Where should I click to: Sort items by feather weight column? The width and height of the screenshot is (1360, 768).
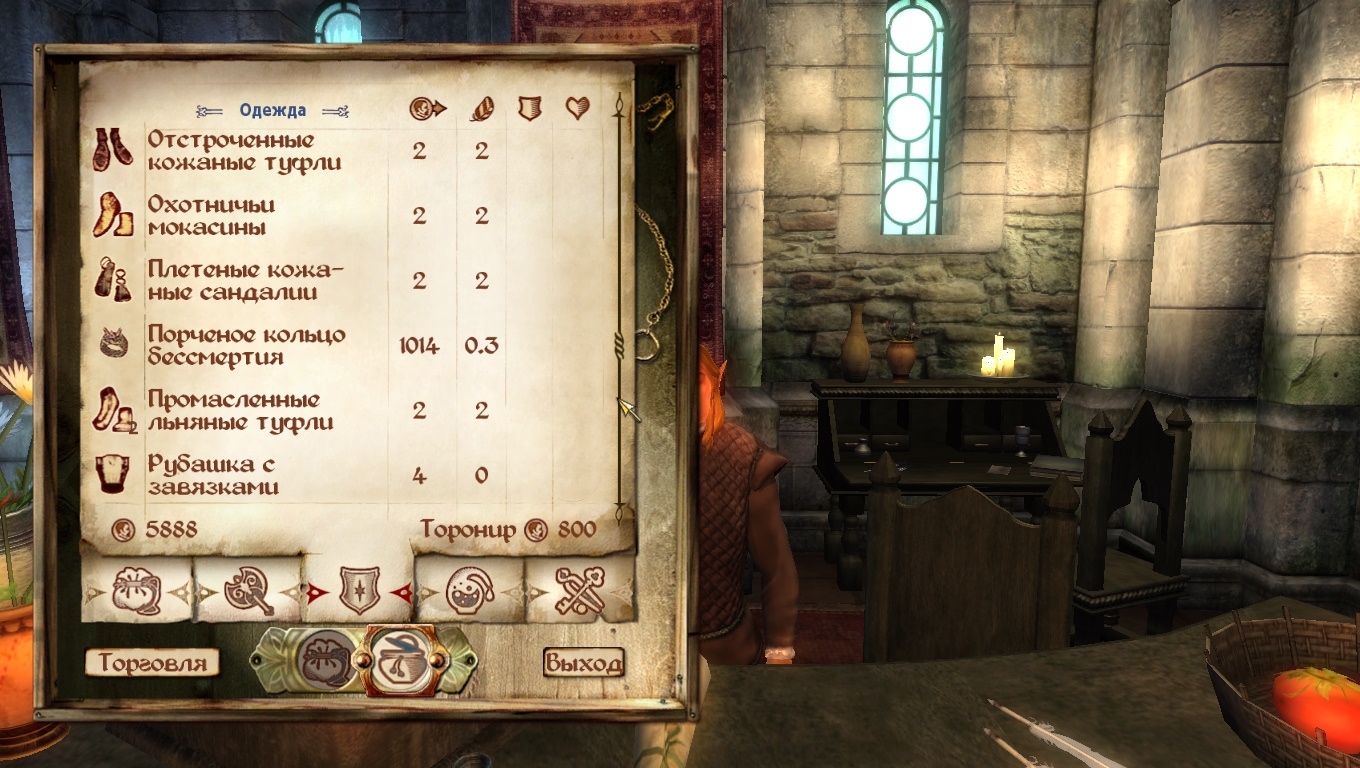481,109
